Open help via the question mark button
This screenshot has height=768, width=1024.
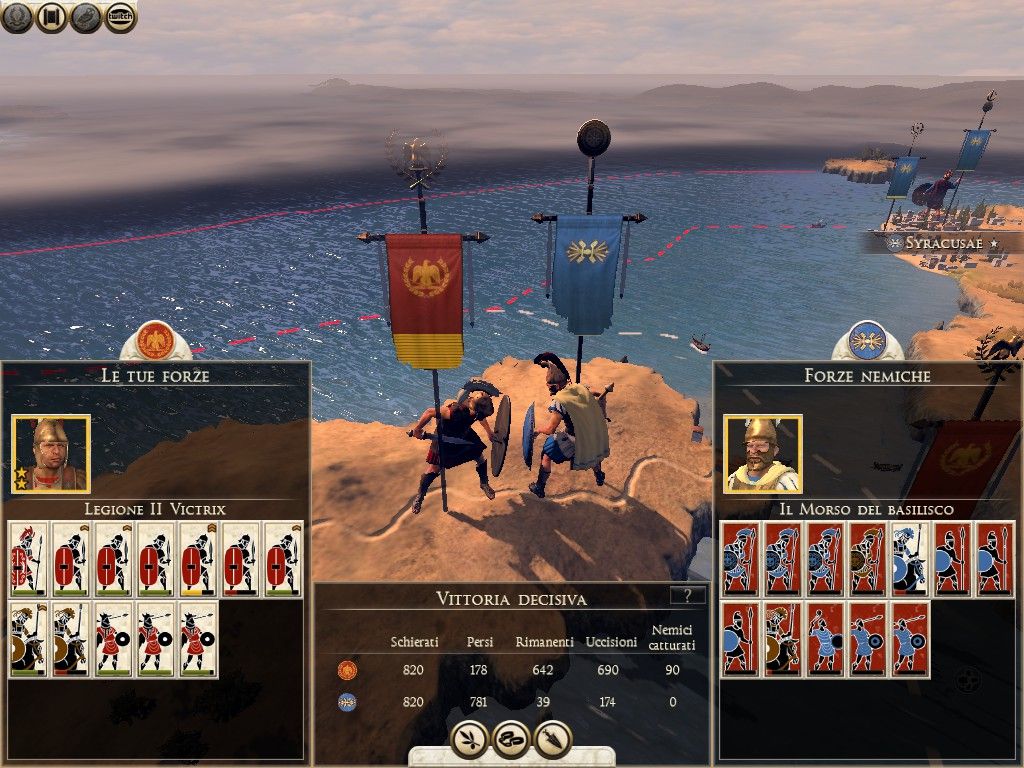tap(687, 595)
